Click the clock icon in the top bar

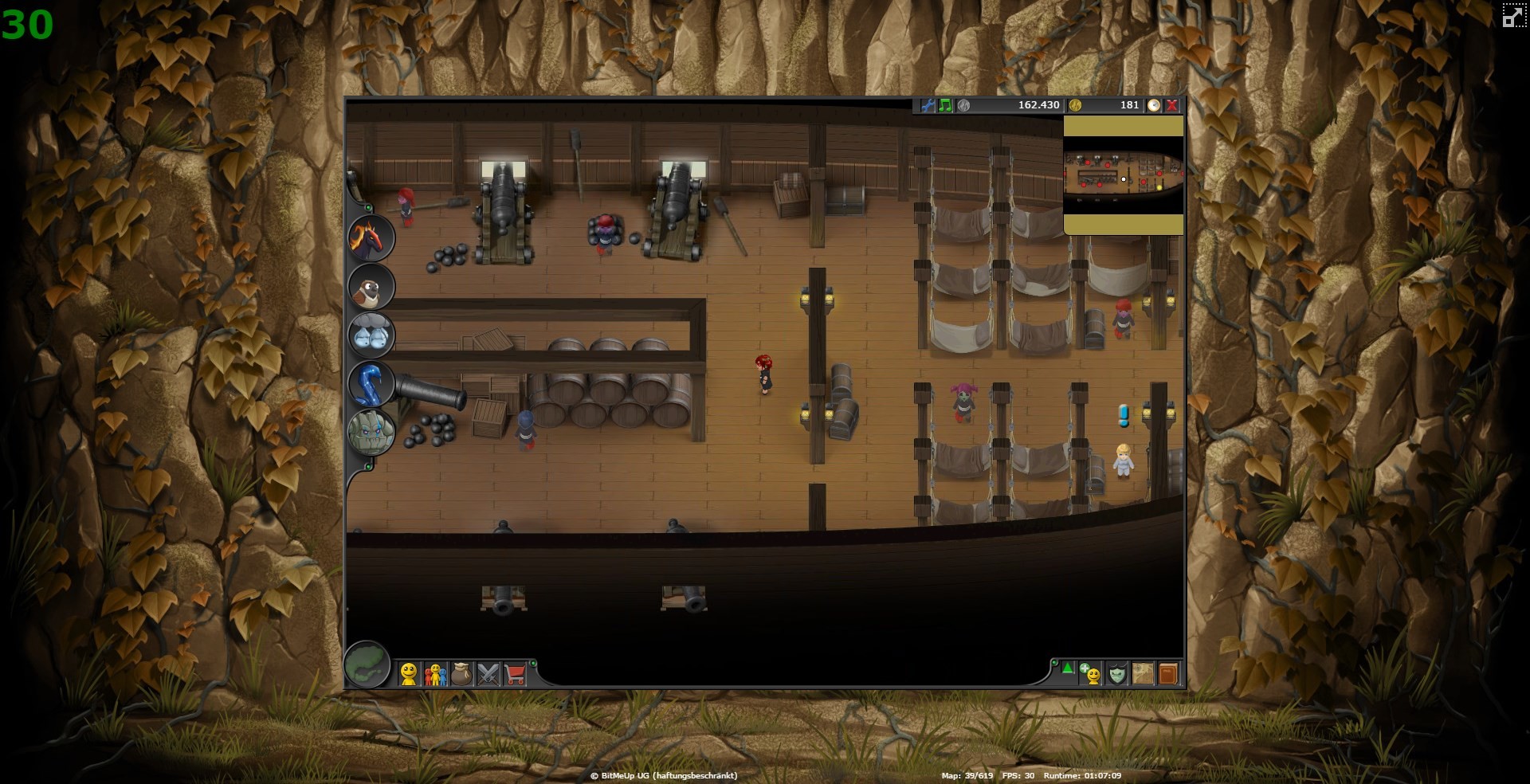[x=1153, y=104]
